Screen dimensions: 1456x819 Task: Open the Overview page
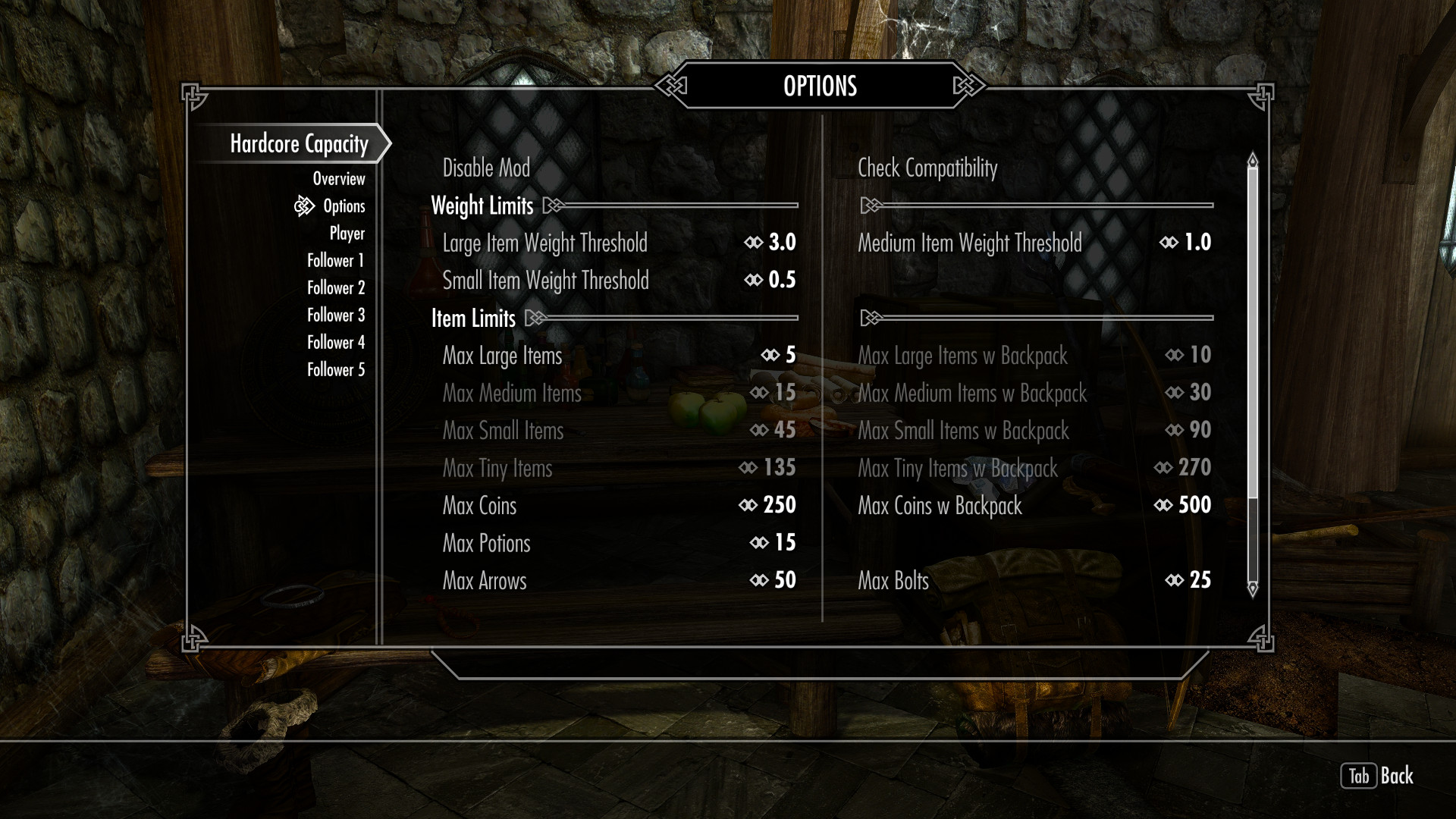click(x=338, y=179)
